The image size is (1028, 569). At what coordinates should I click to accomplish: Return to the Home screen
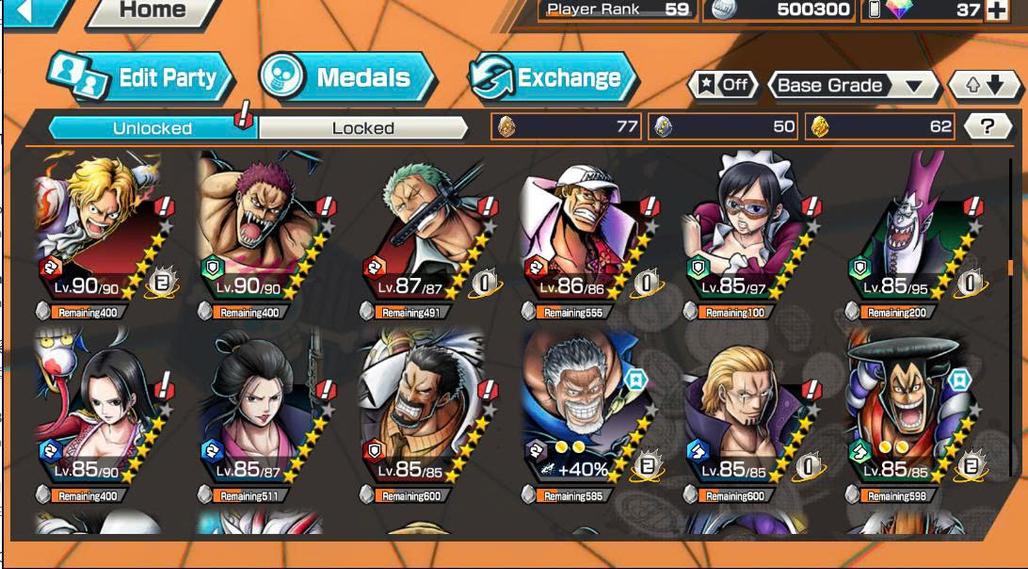click(x=153, y=12)
